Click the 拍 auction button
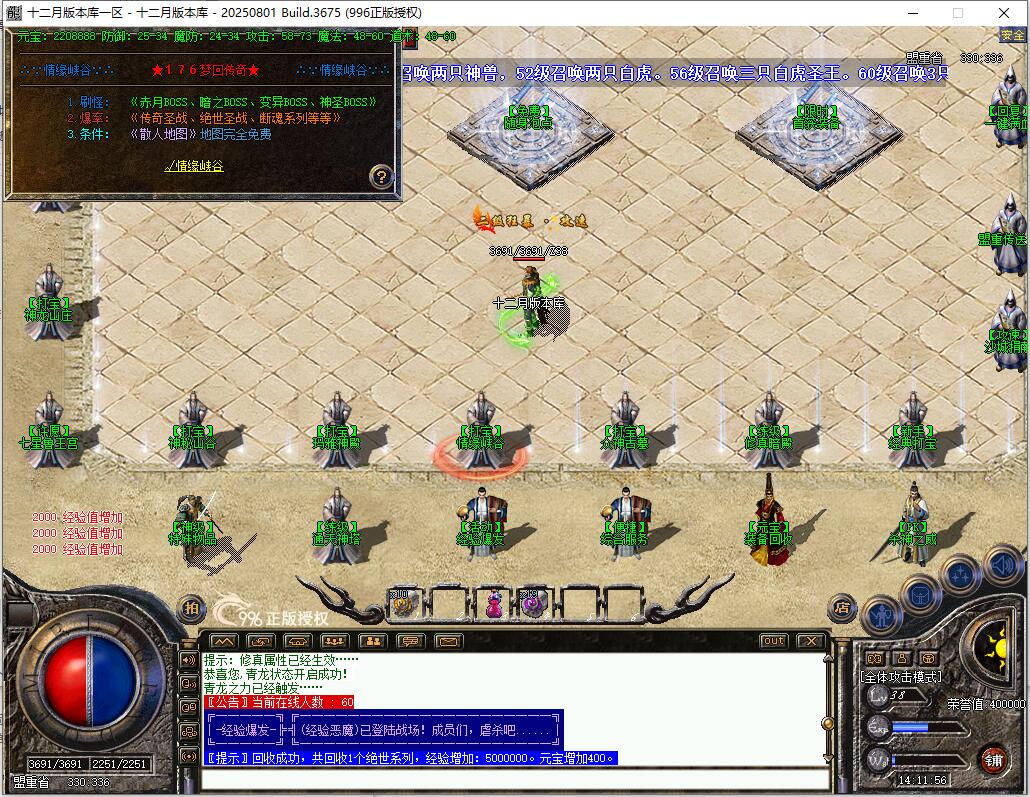This screenshot has width=1030, height=797. pyautogui.click(x=190, y=607)
